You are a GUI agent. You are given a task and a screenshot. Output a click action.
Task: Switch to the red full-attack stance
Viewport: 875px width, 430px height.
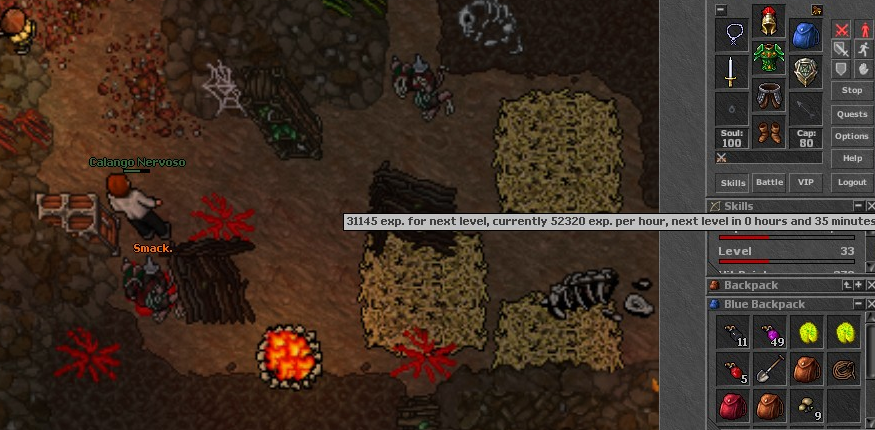pyautogui.click(x=841, y=30)
